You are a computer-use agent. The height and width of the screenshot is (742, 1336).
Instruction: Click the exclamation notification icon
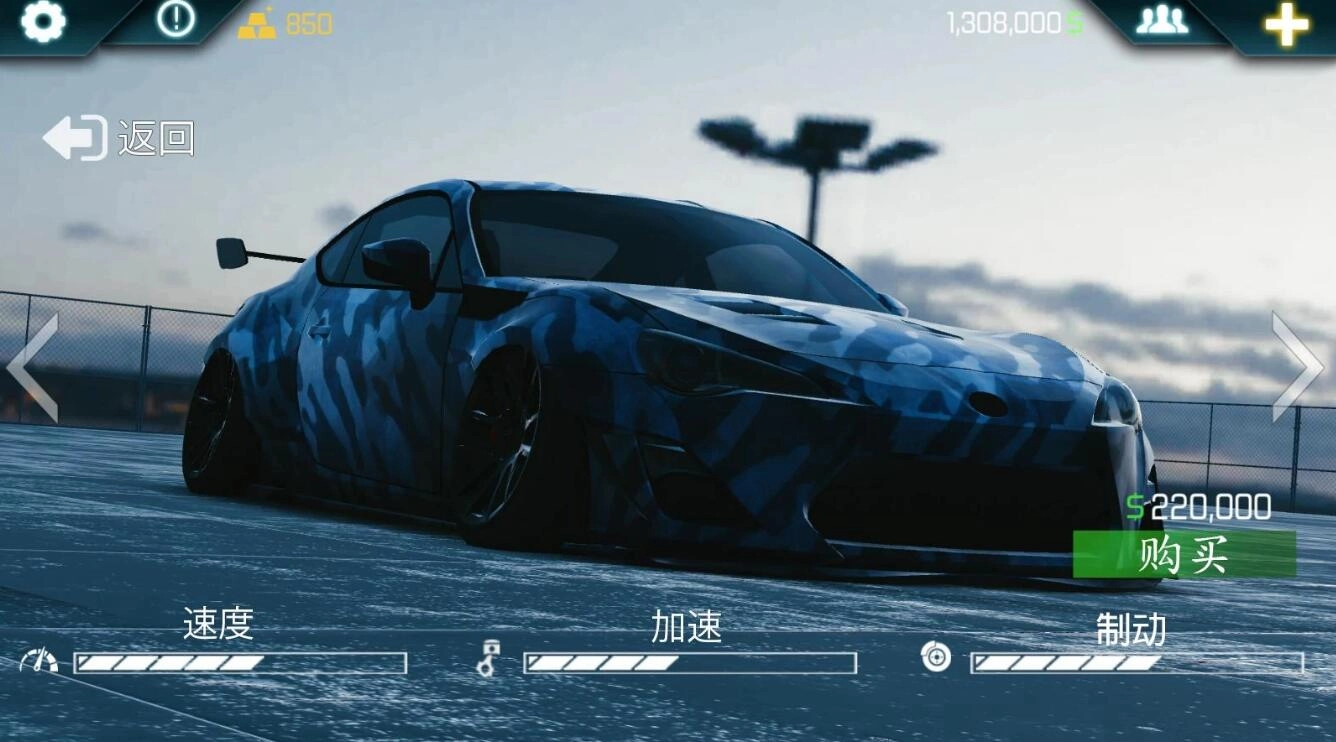(x=175, y=20)
